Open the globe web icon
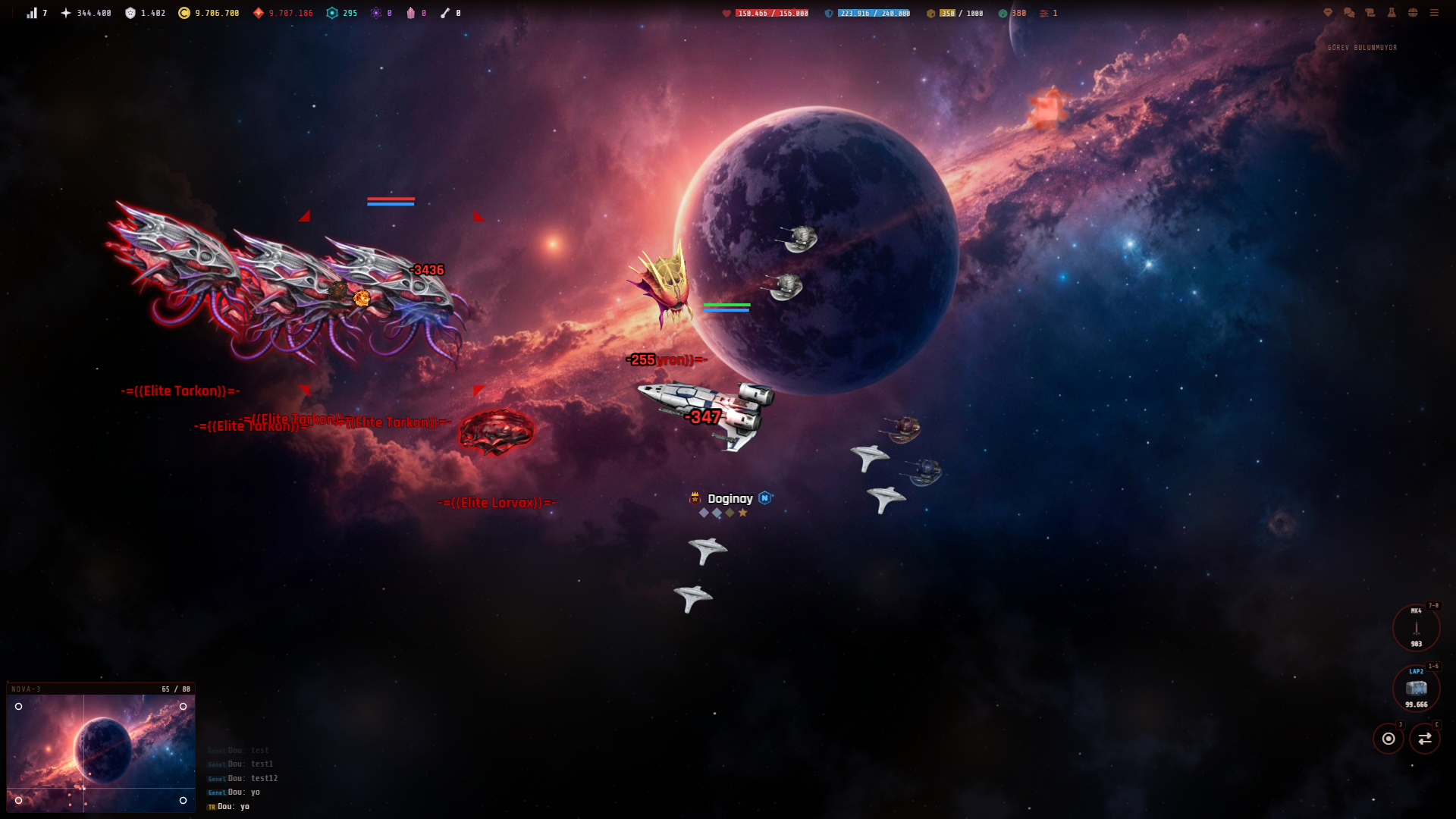1456x819 pixels. [x=1414, y=13]
